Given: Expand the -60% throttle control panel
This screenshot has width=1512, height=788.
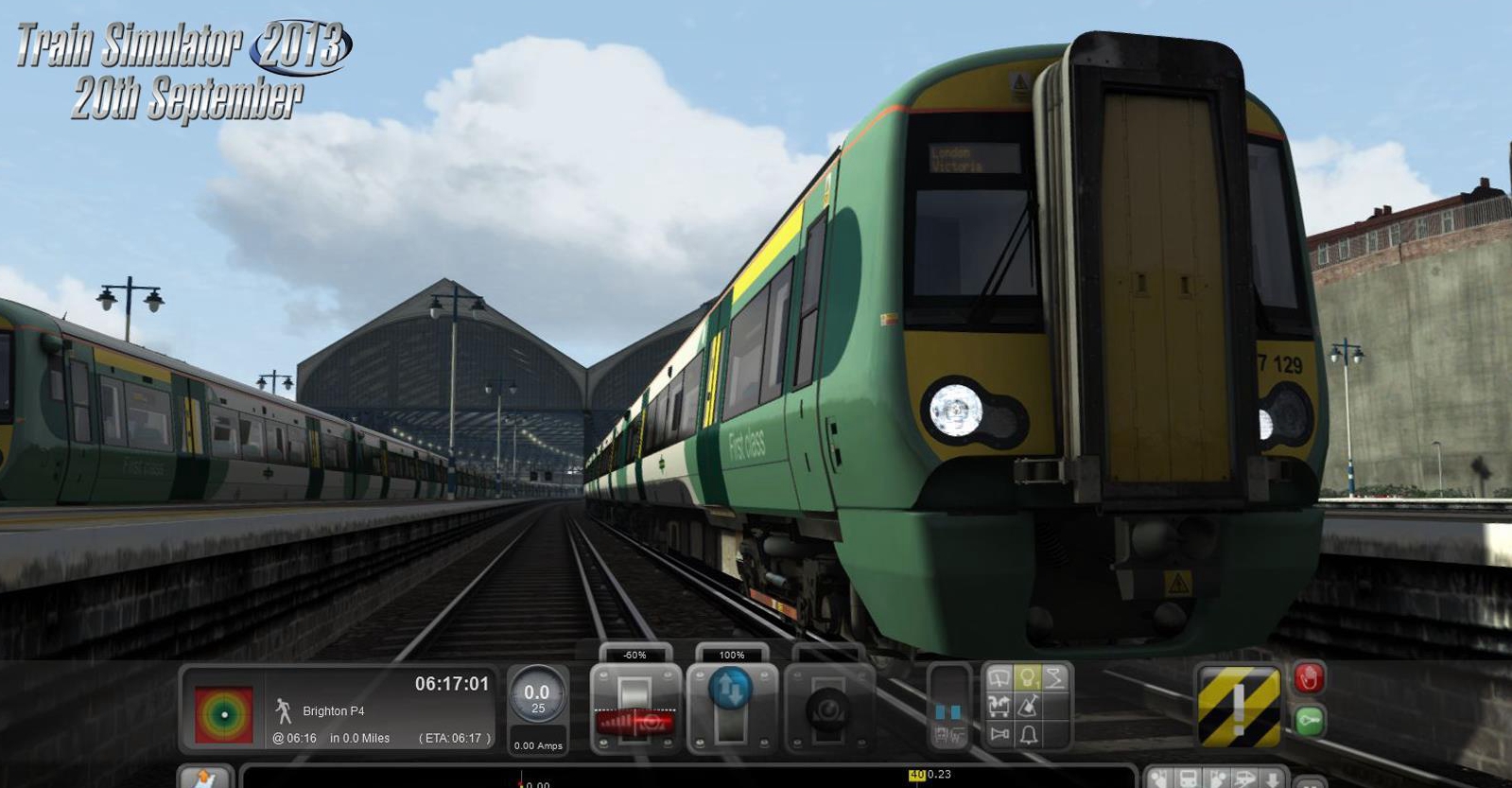Looking at the screenshot, I should click(x=634, y=654).
